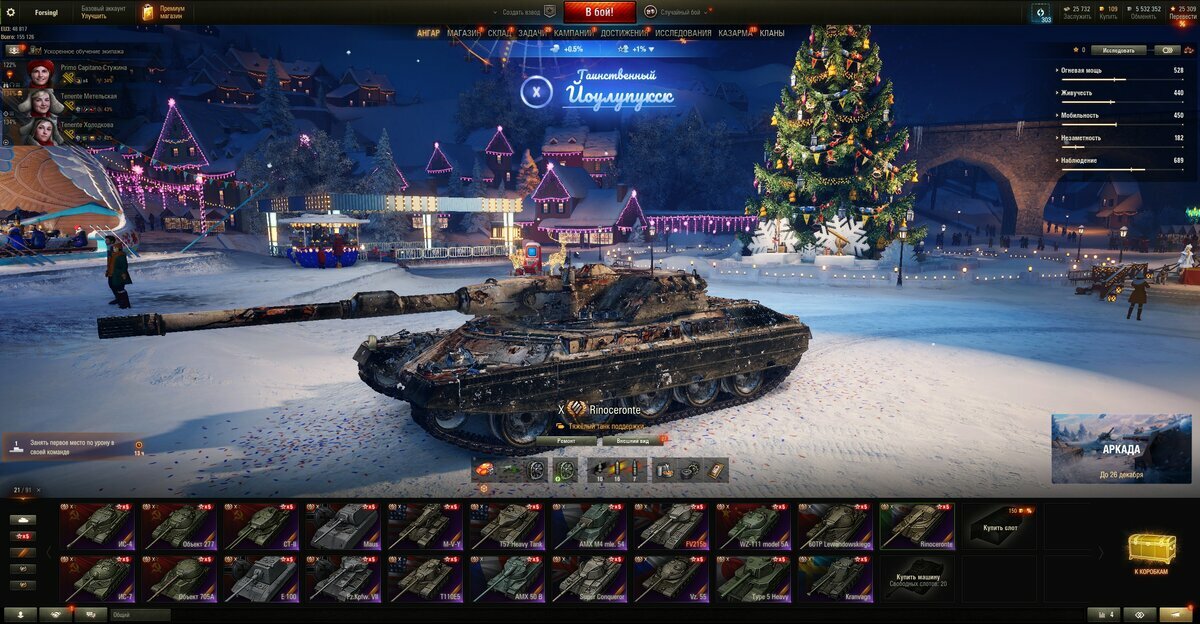Viewport: 1200px width, 624px height.
Task: Start battle with the red В бой! button
Action: pyautogui.click(x=600, y=12)
